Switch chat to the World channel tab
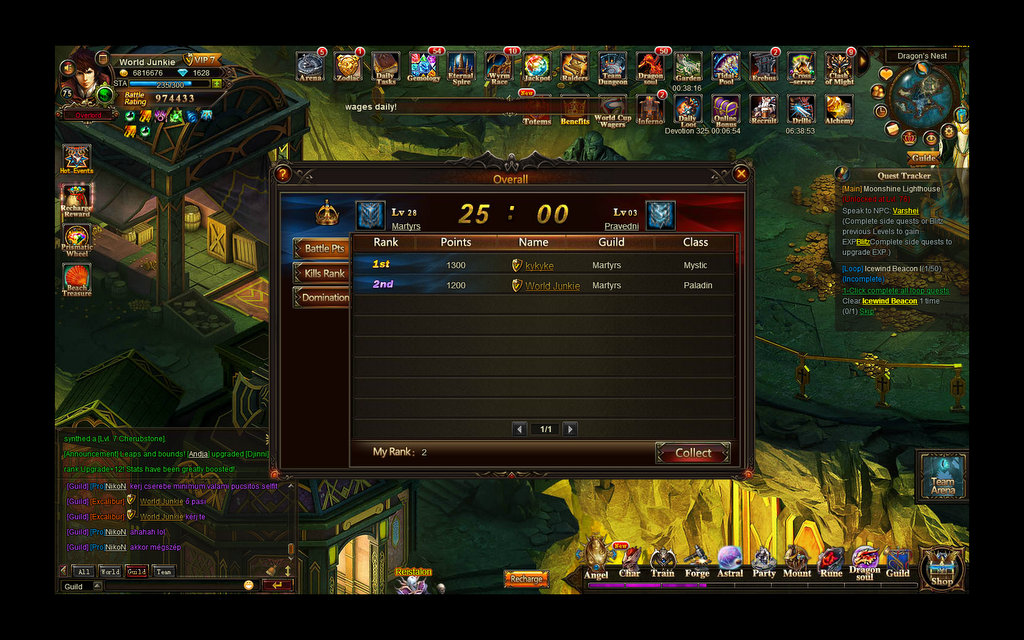Image resolution: width=1024 pixels, height=640 pixels. [x=110, y=572]
